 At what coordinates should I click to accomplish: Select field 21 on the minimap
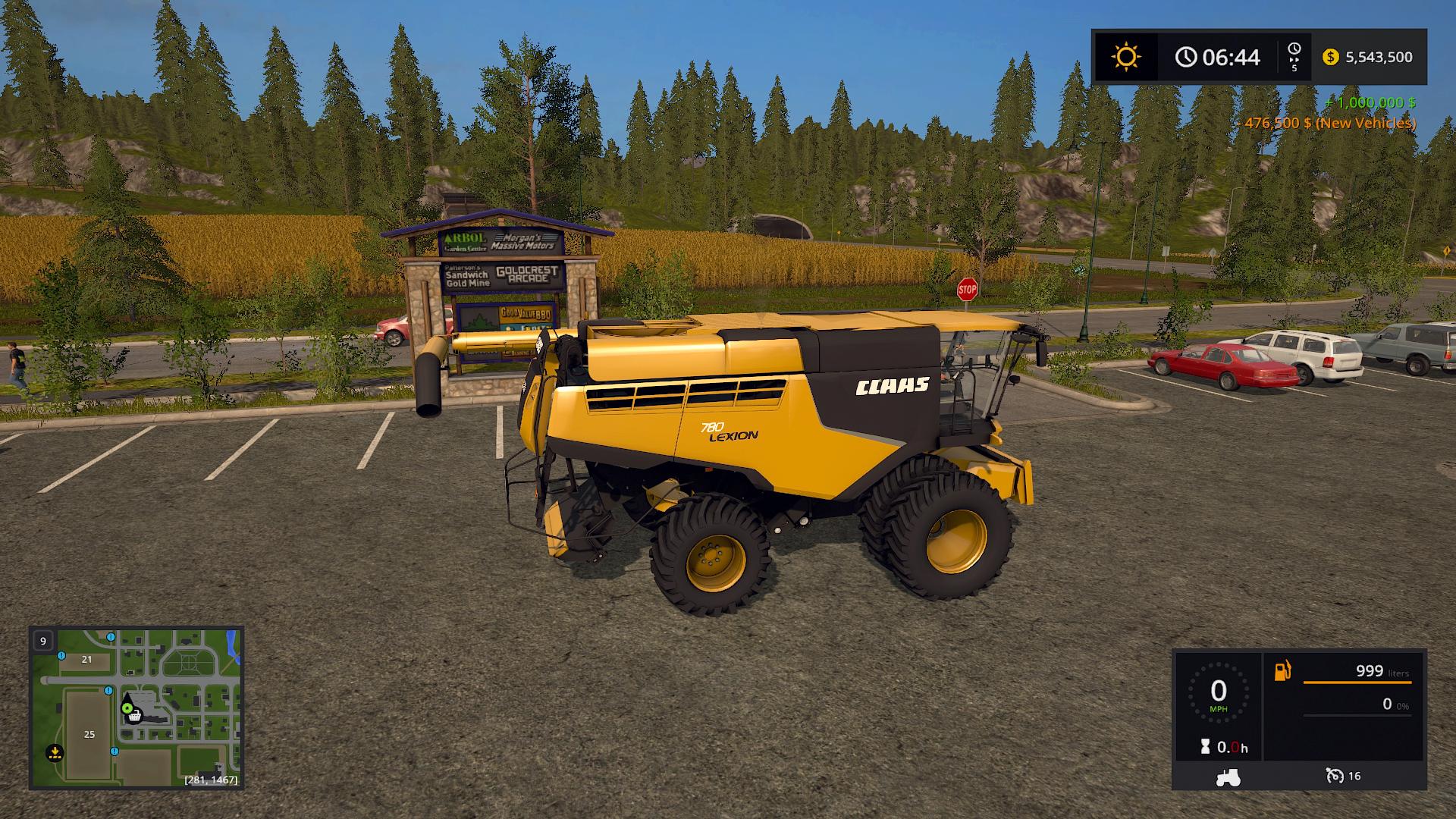(x=86, y=660)
